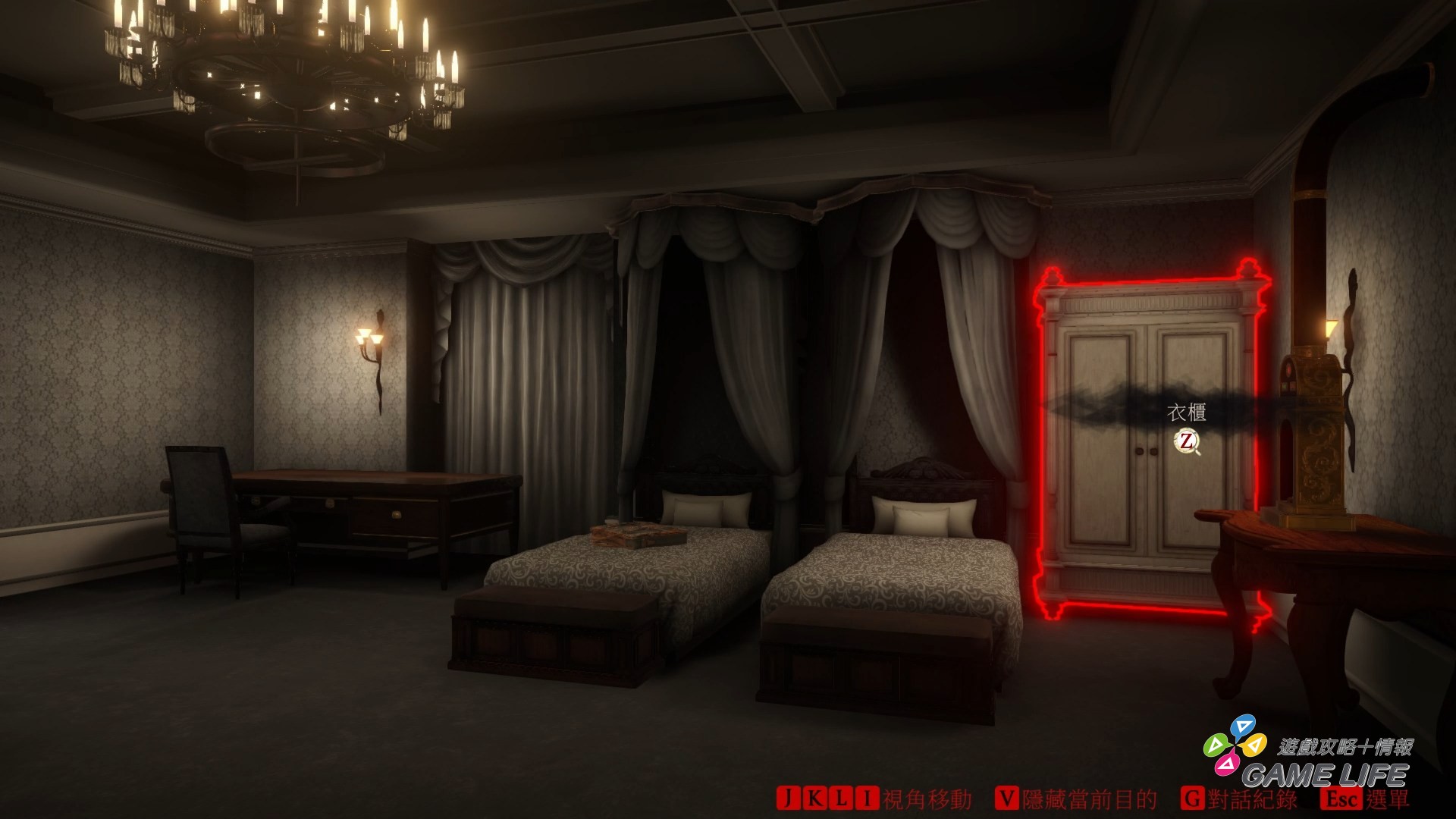Click the Esc key icon to open menu
The width and height of the screenshot is (1456, 819).
pos(1340,799)
